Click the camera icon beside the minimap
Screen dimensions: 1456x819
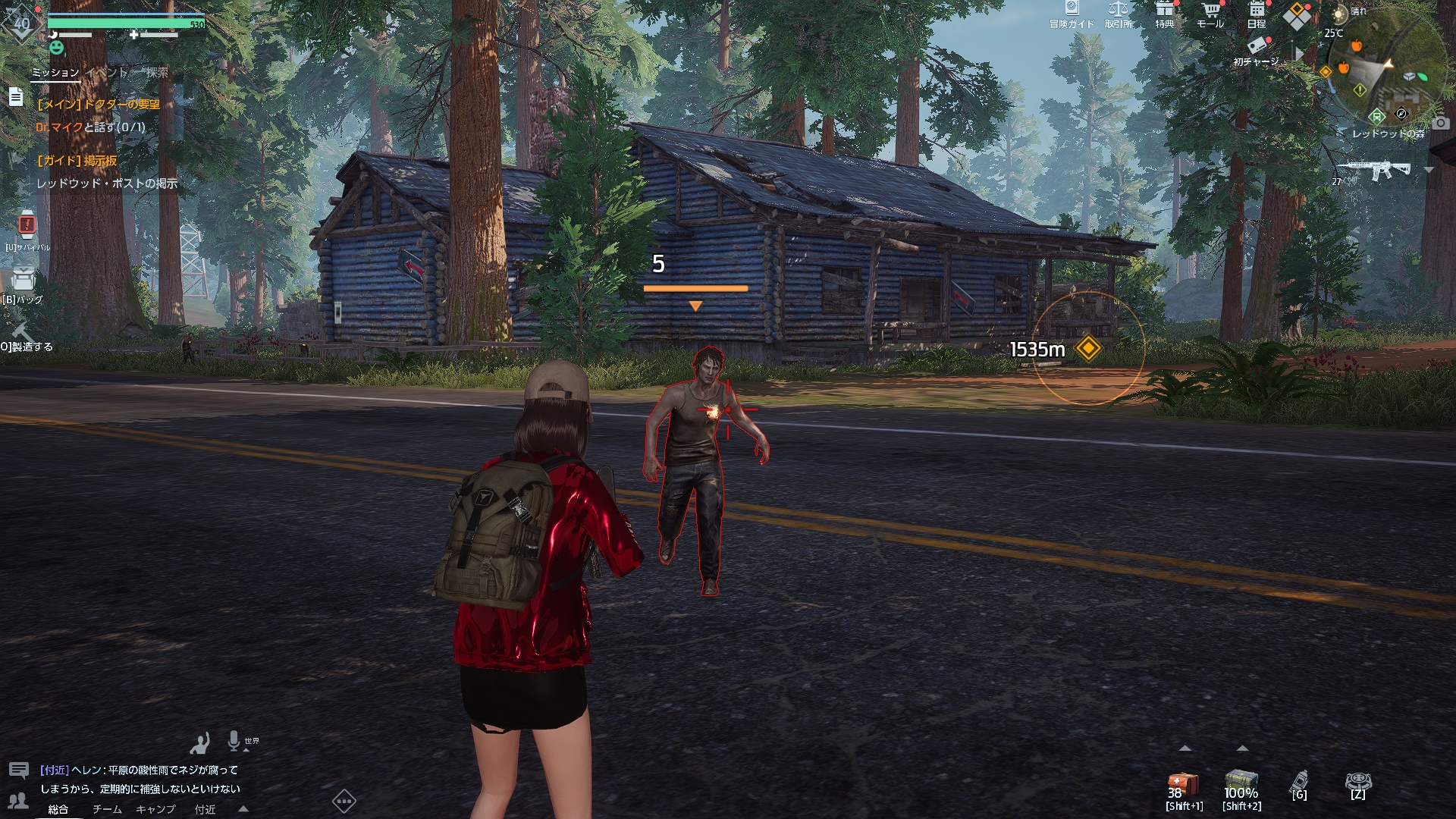tap(1441, 123)
